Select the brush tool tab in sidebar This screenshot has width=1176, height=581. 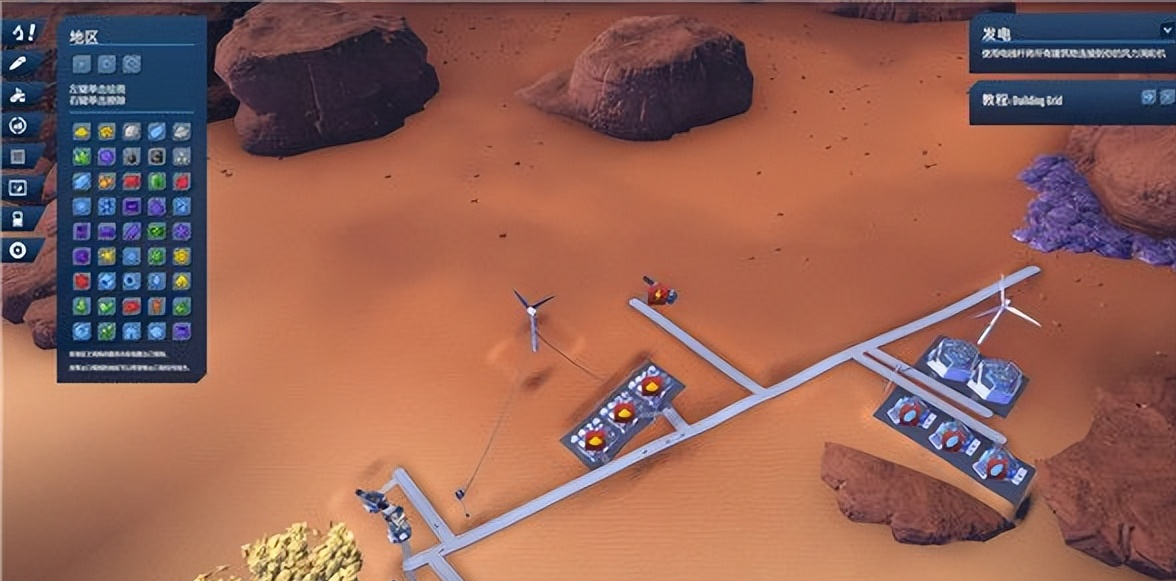tap(21, 64)
